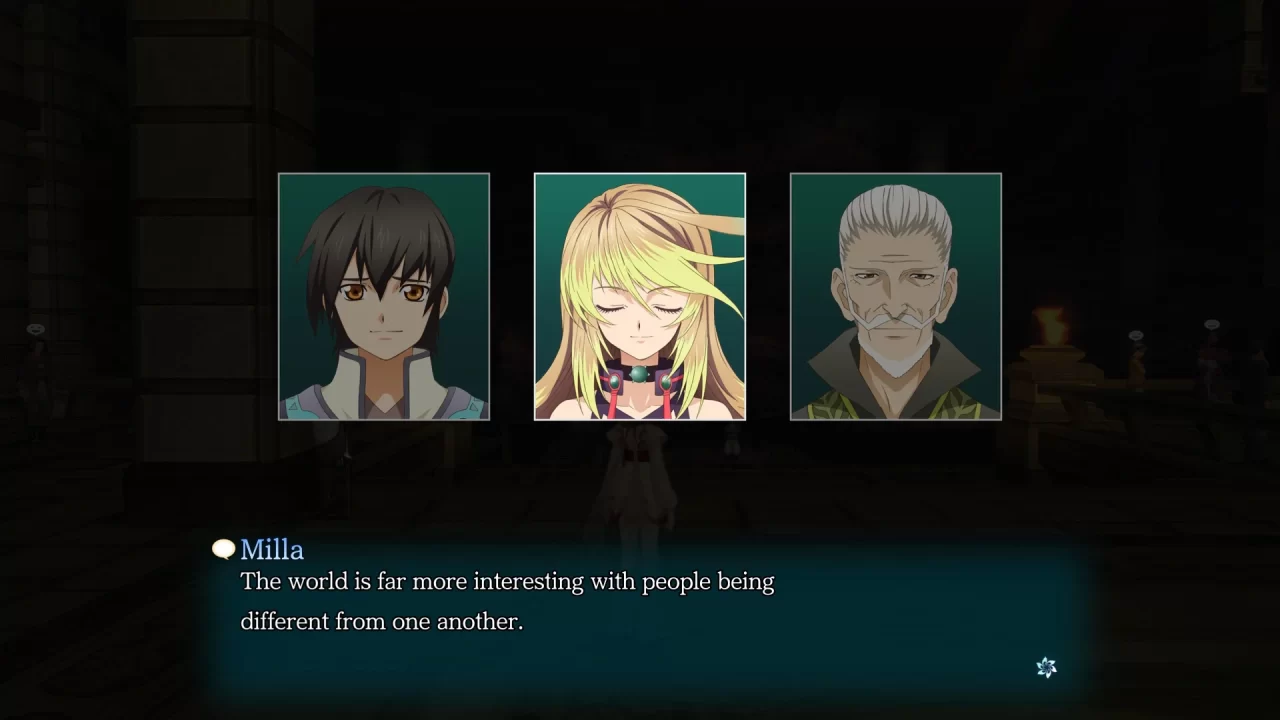Click the chat bubble above the far-right NPC
The image size is (1280, 720).
1212,324
